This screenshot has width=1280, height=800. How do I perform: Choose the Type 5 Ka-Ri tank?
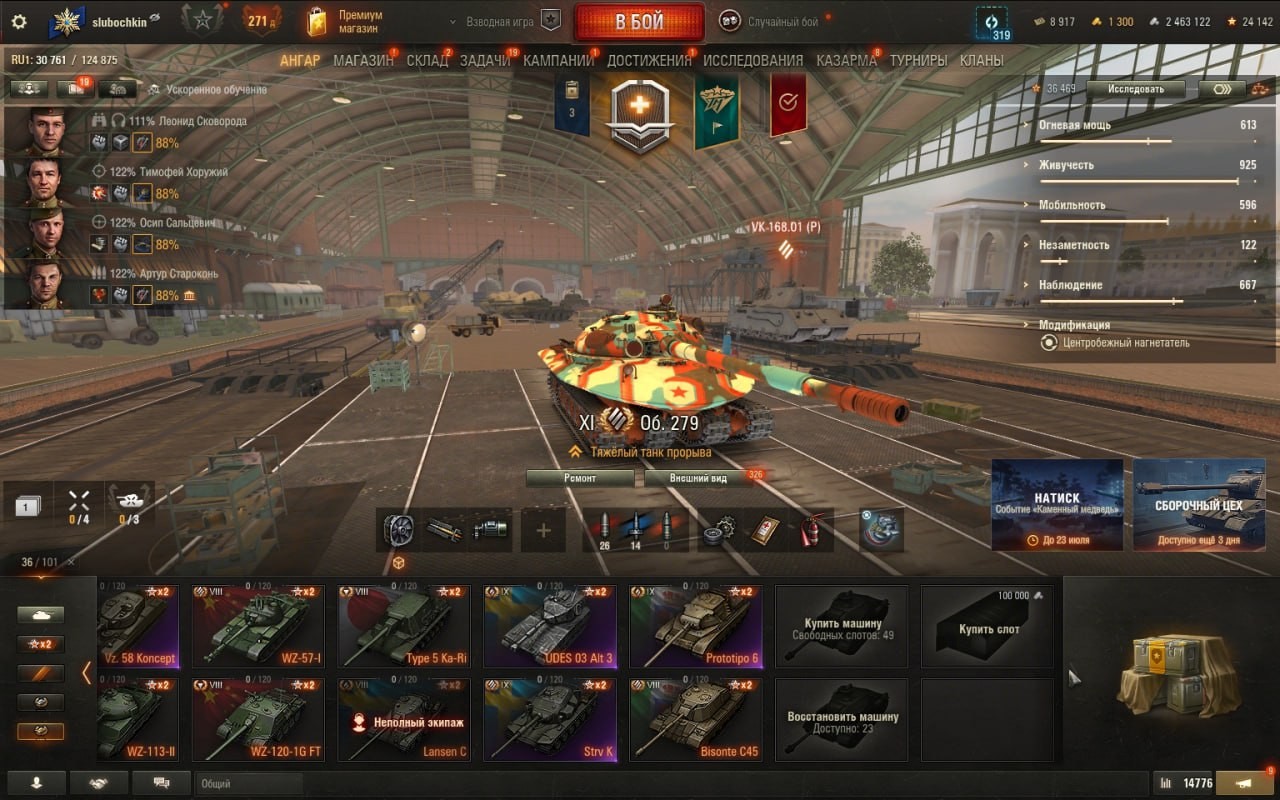[x=404, y=626]
